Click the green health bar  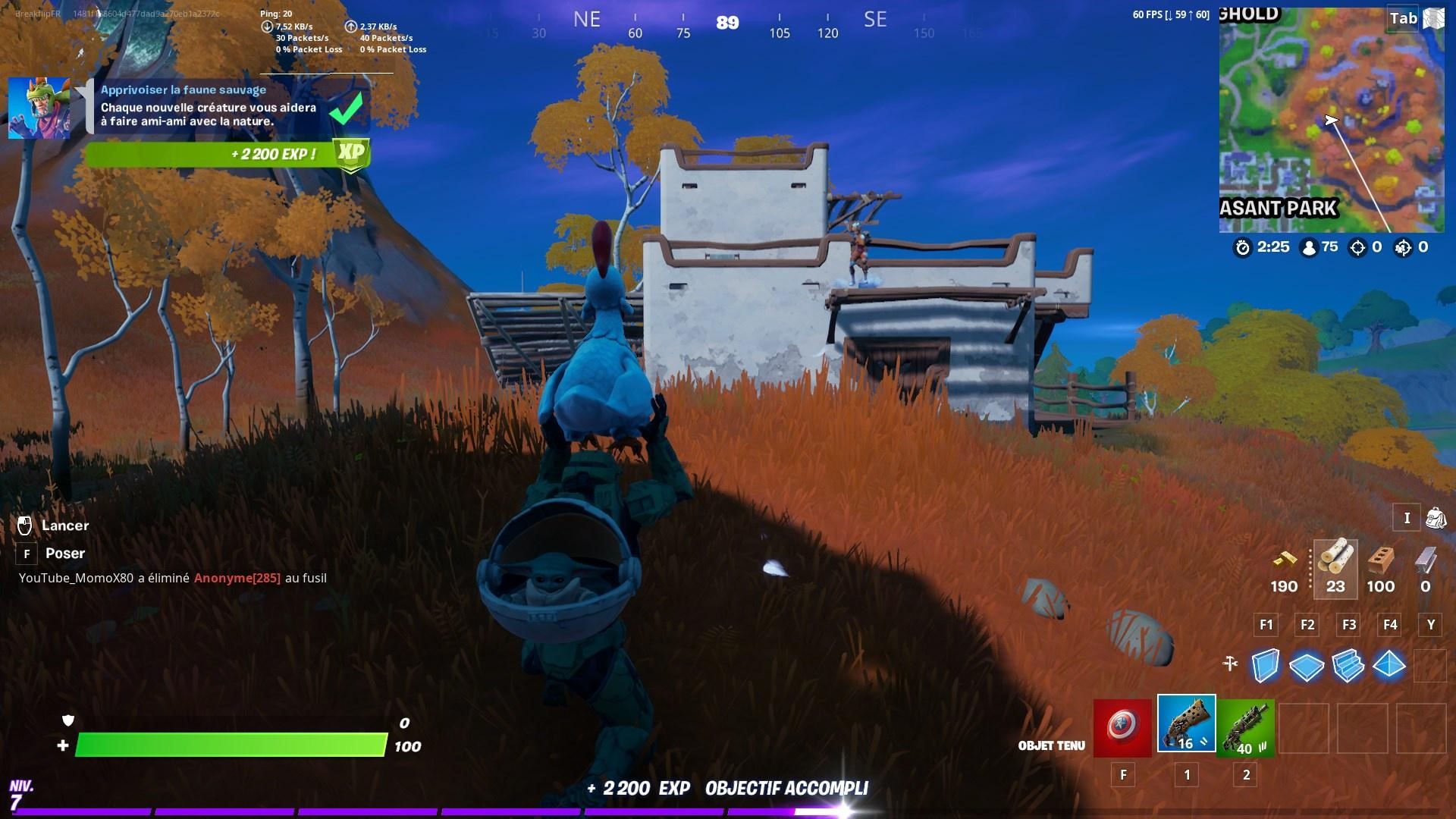point(227,746)
